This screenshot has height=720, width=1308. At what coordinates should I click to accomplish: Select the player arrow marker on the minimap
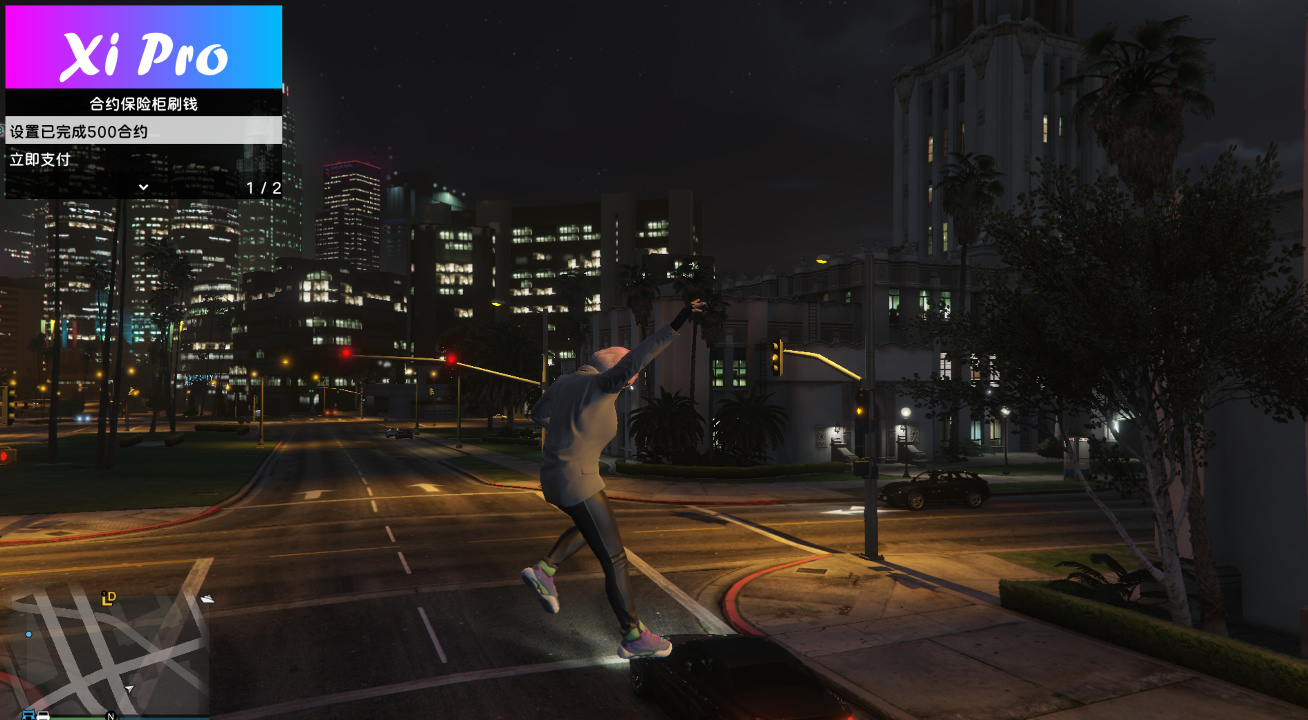129,688
